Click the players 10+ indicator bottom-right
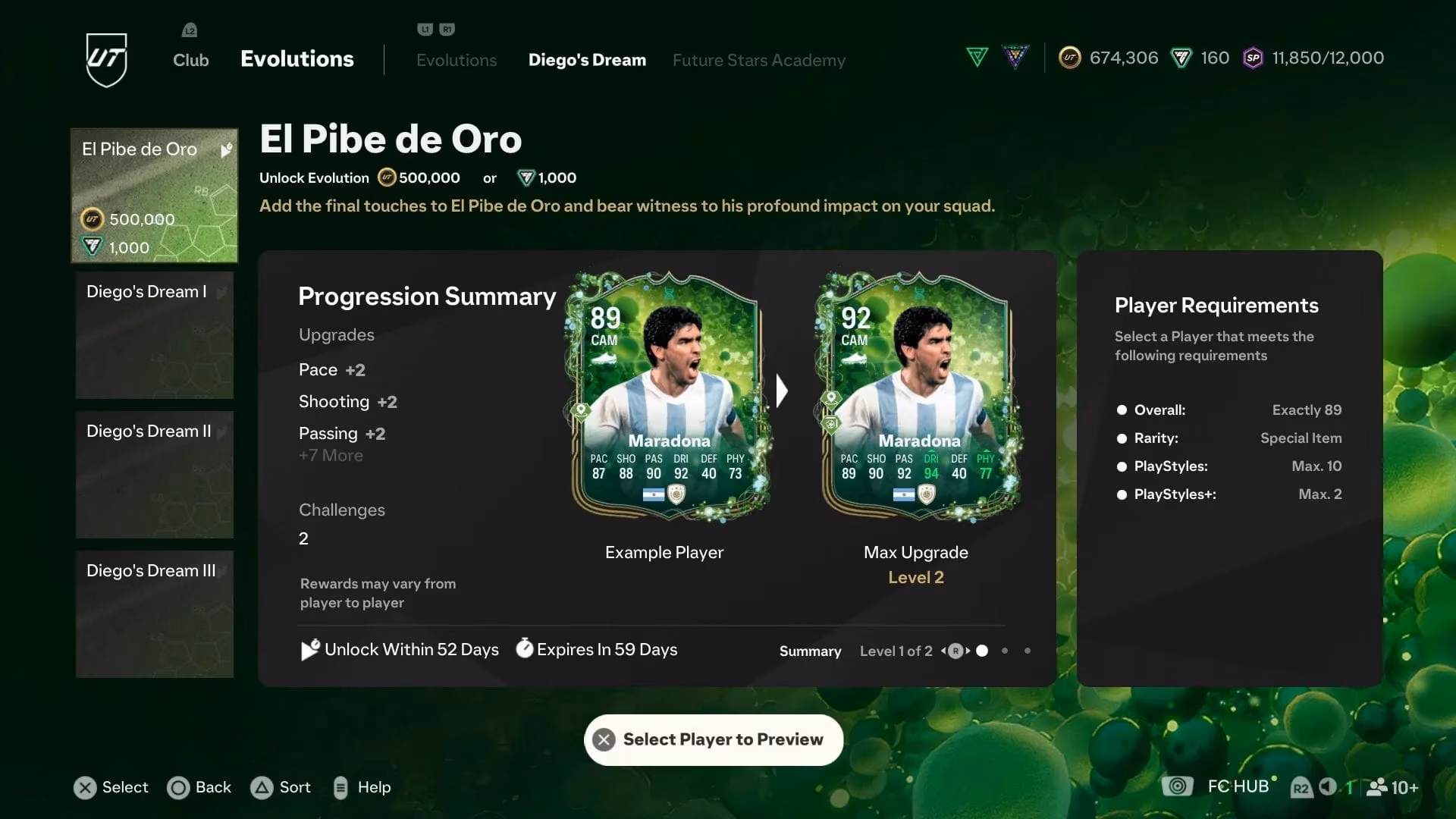The image size is (1456, 819). pyautogui.click(x=1395, y=787)
